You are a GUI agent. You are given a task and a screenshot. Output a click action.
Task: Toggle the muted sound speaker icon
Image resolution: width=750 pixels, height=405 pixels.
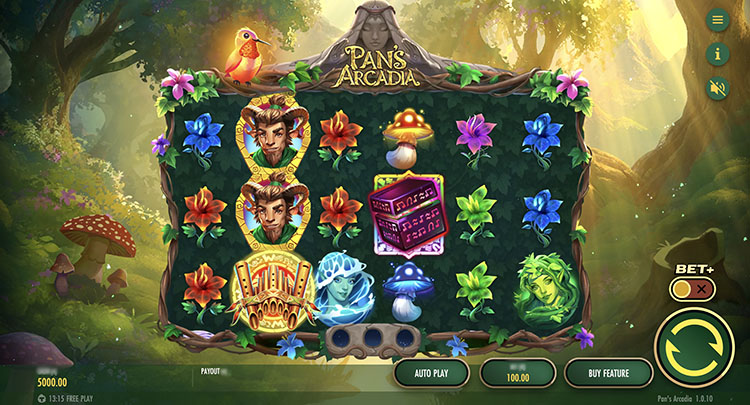[x=717, y=87]
